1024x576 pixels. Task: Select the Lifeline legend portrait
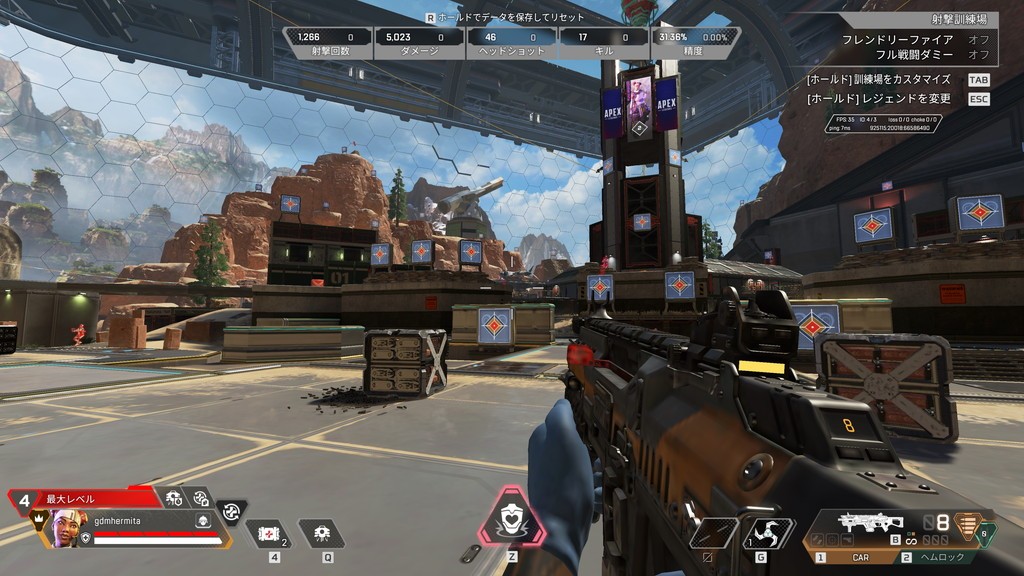coord(64,526)
